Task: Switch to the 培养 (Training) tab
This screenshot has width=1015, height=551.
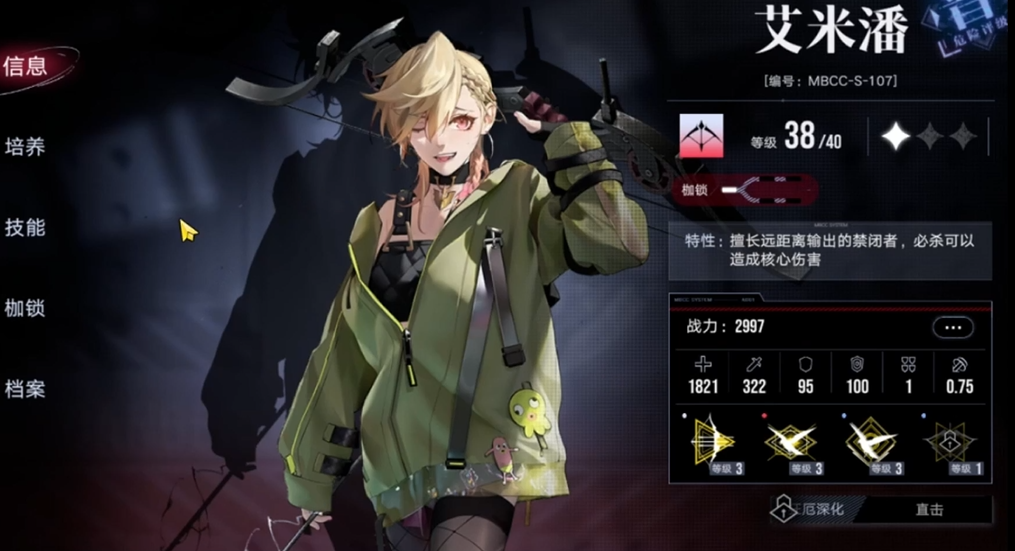Action: pos(26,147)
